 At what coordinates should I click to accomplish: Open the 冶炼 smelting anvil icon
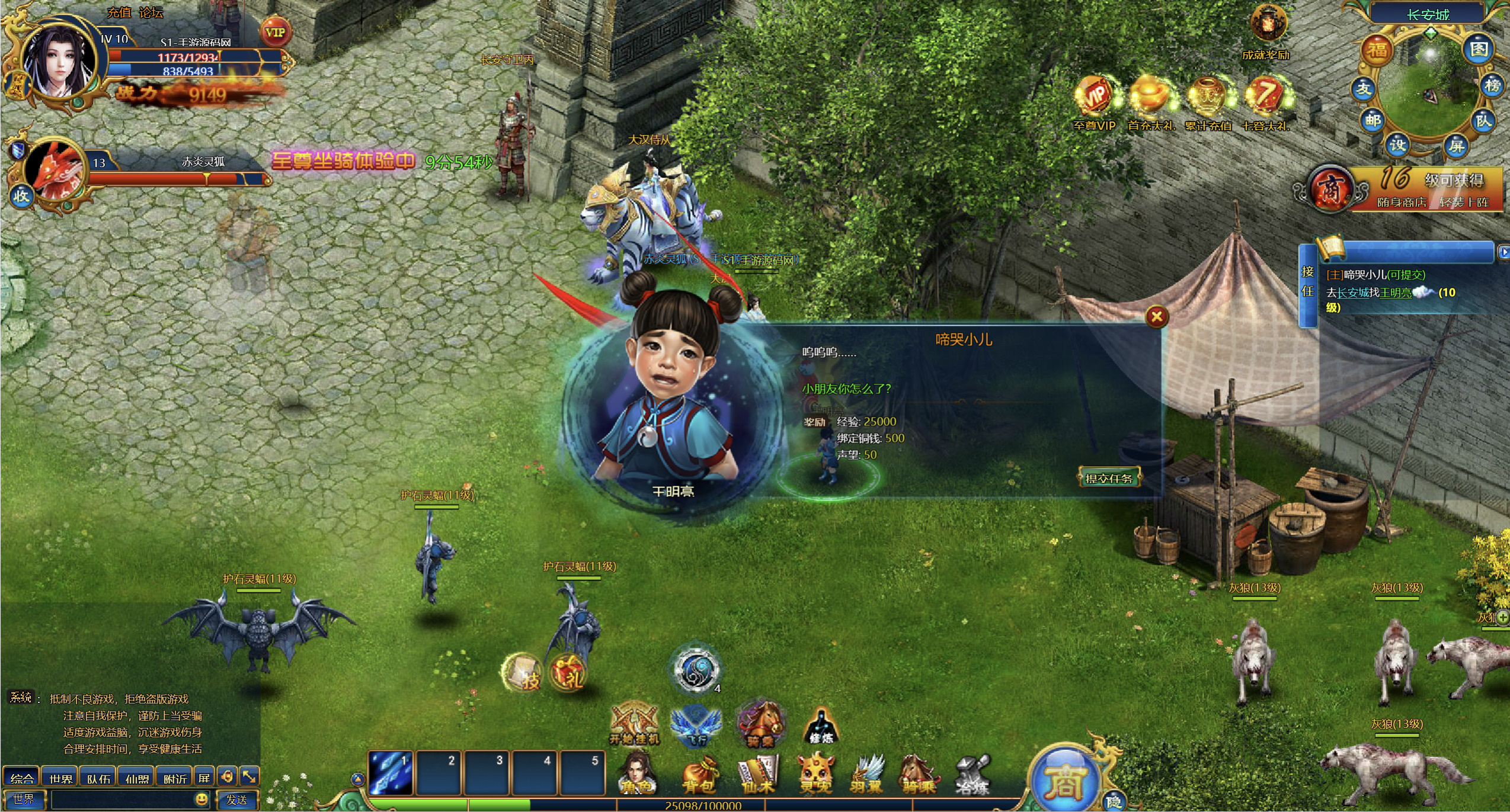[x=972, y=775]
